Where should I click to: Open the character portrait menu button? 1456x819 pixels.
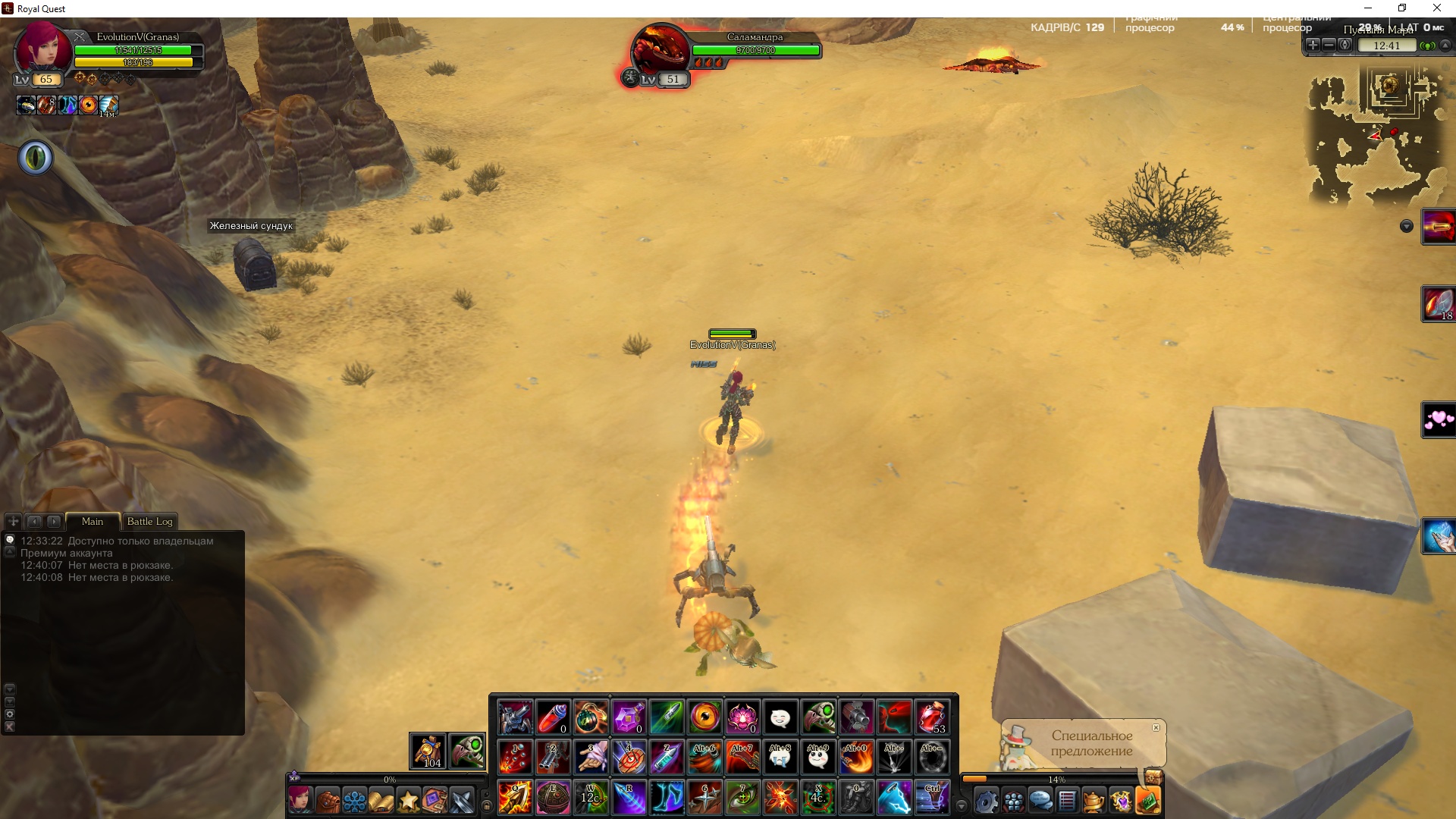tap(300, 801)
